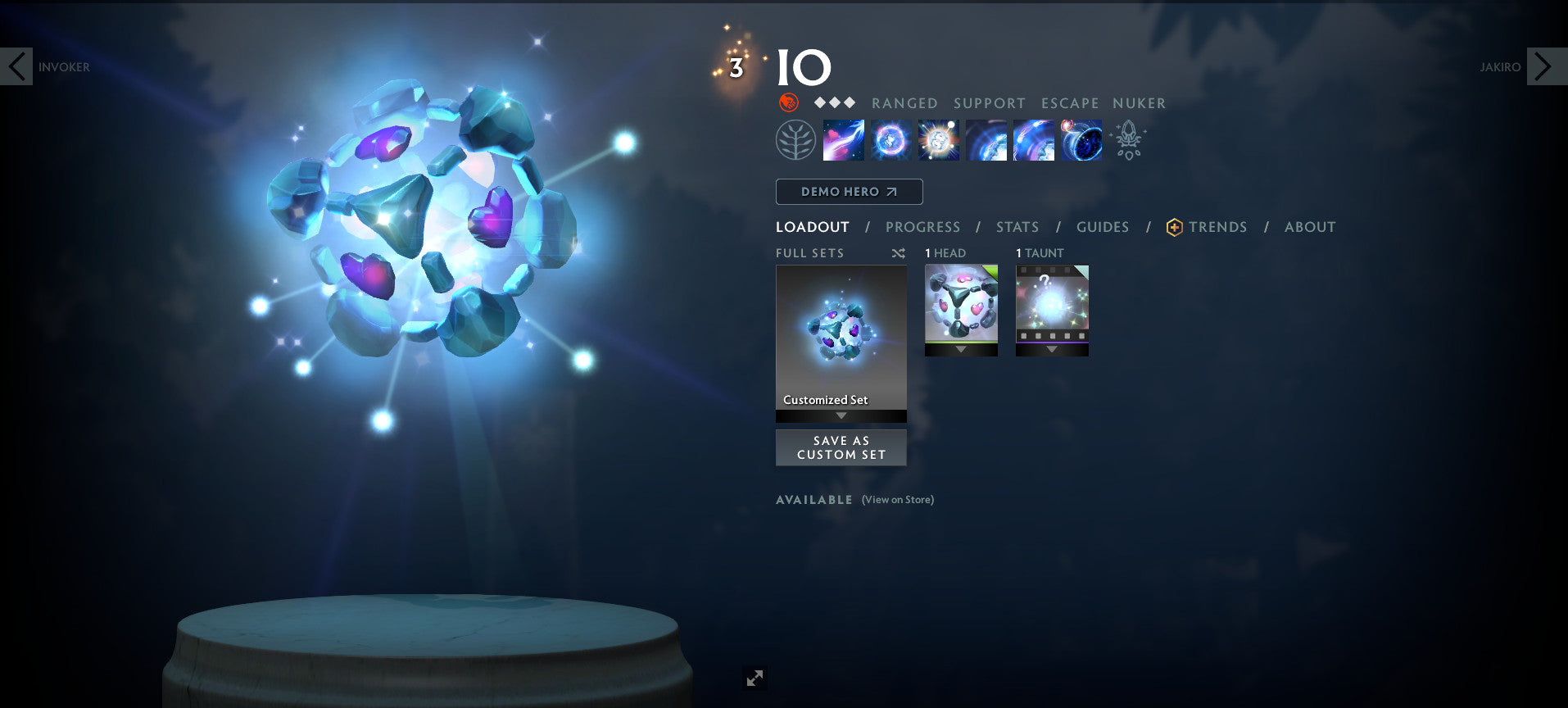The image size is (1568, 708).
Task: Open the head item's style dropdown arrow
Action: tap(960, 347)
